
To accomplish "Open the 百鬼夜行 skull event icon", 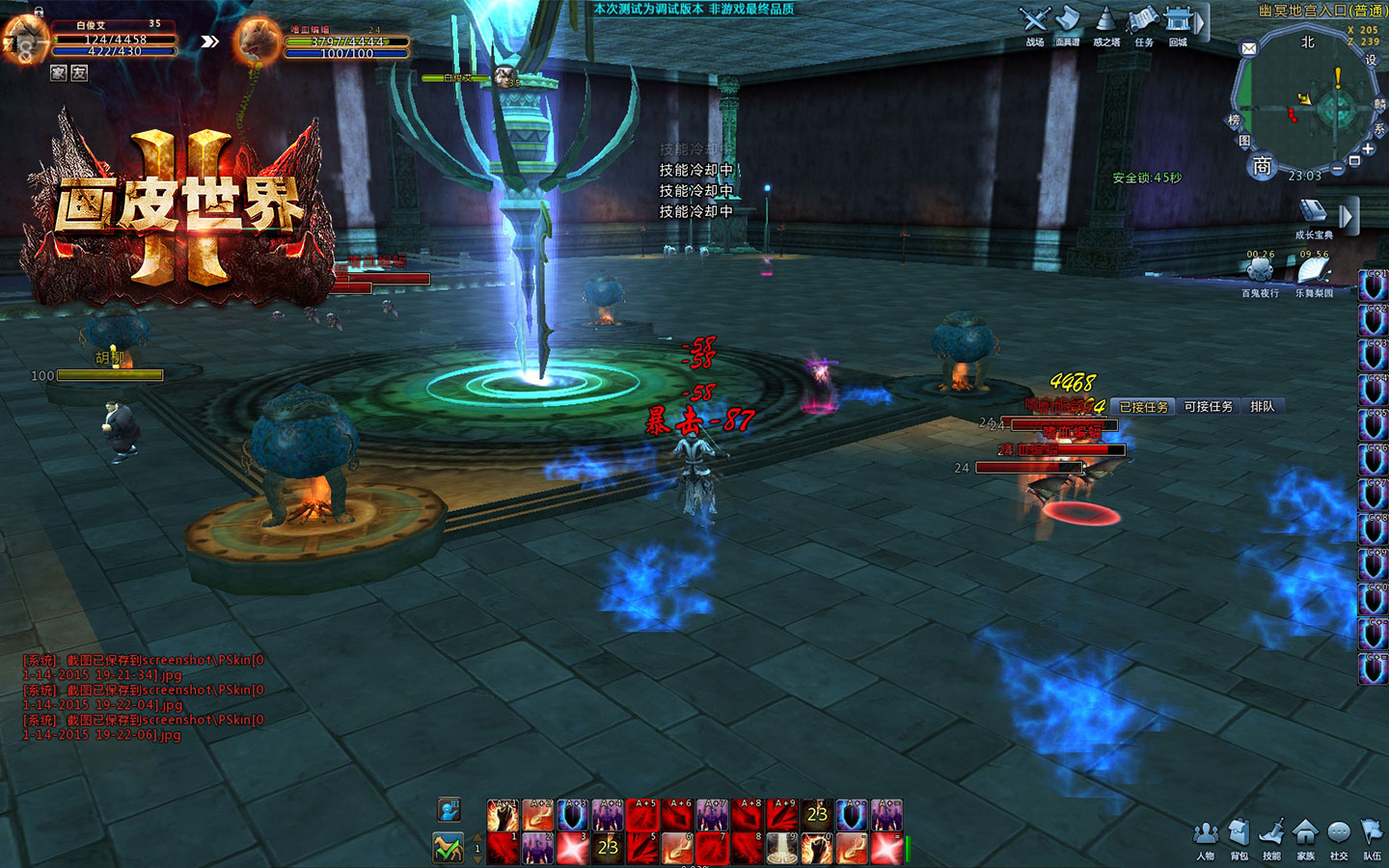I will click(x=1260, y=271).
